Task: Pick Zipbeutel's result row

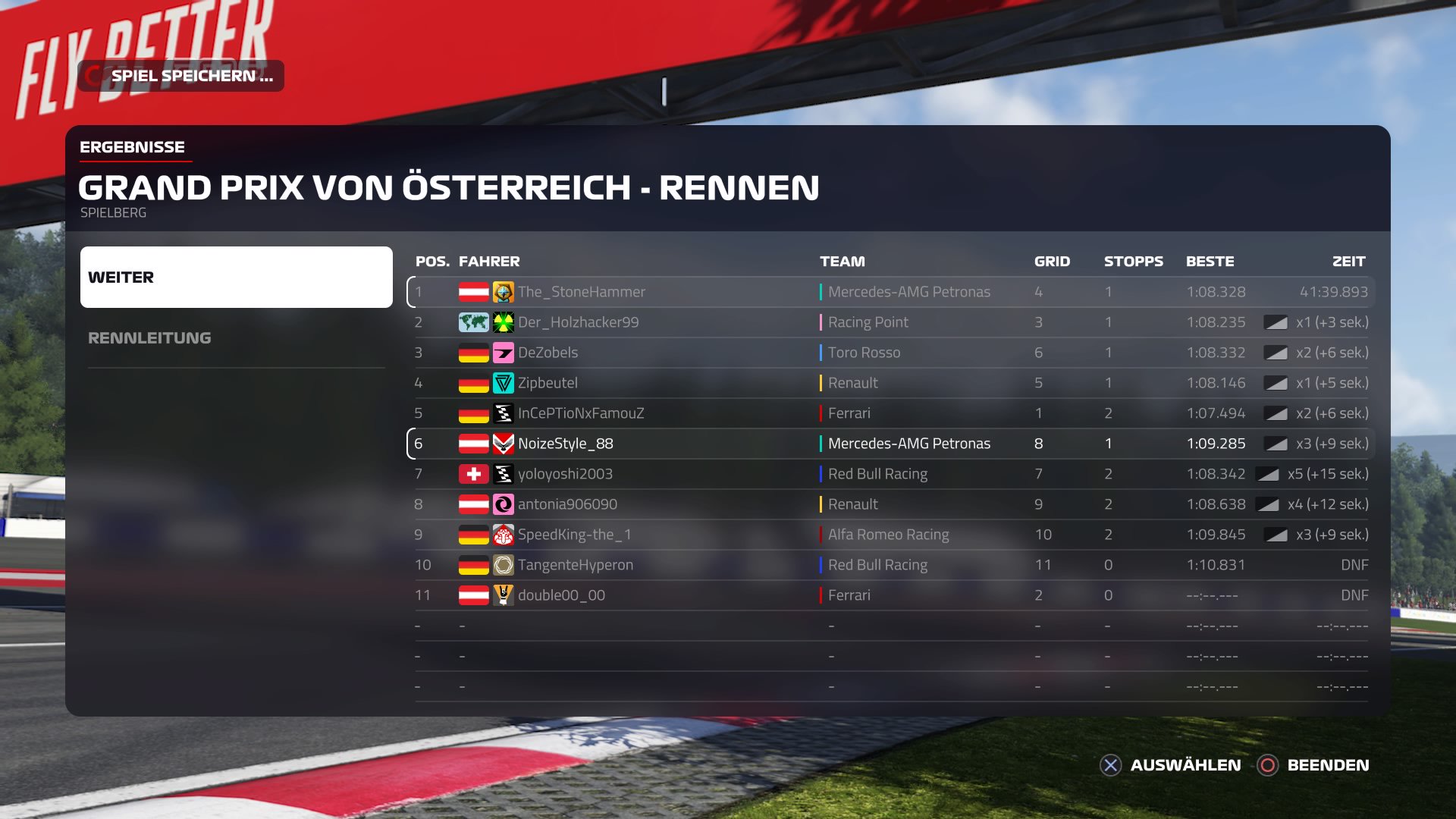Action: [890, 383]
